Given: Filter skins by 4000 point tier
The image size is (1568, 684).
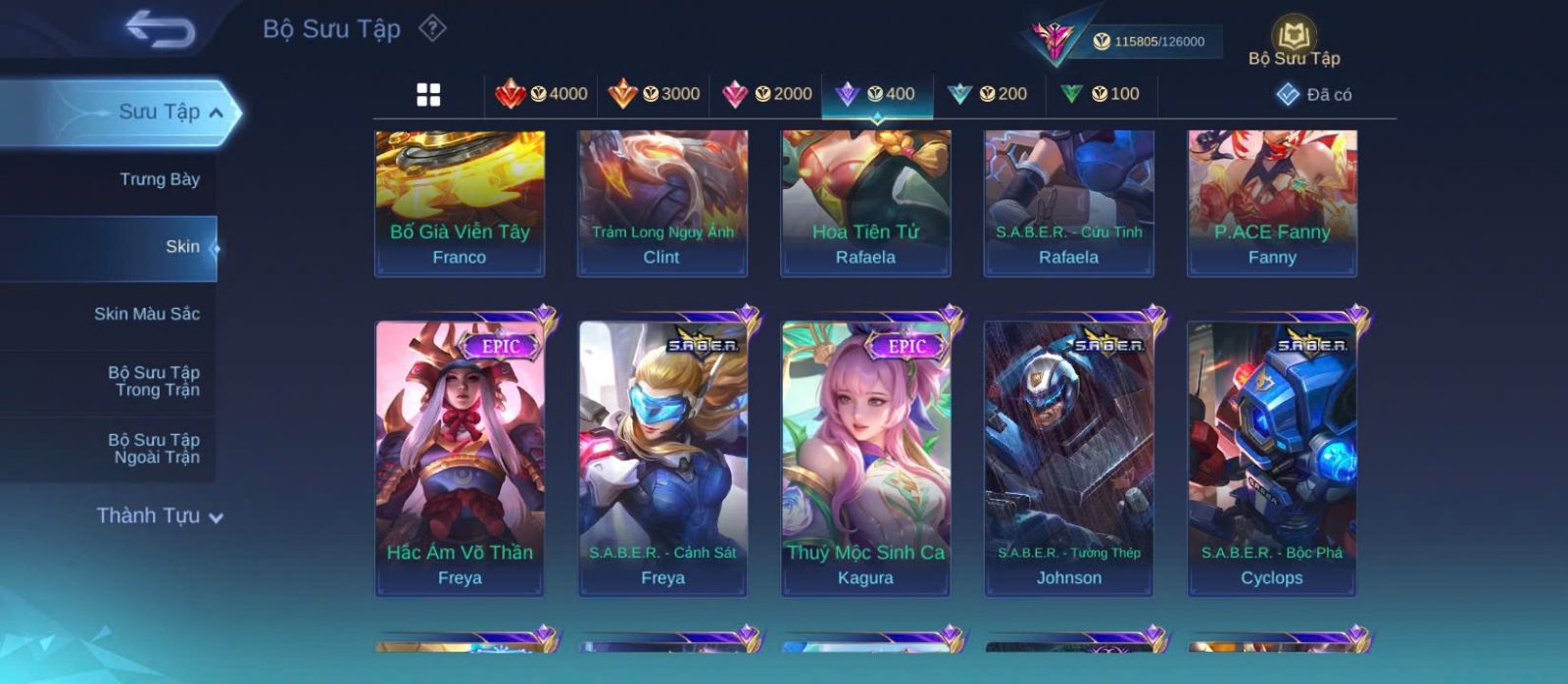Looking at the screenshot, I should [x=541, y=94].
